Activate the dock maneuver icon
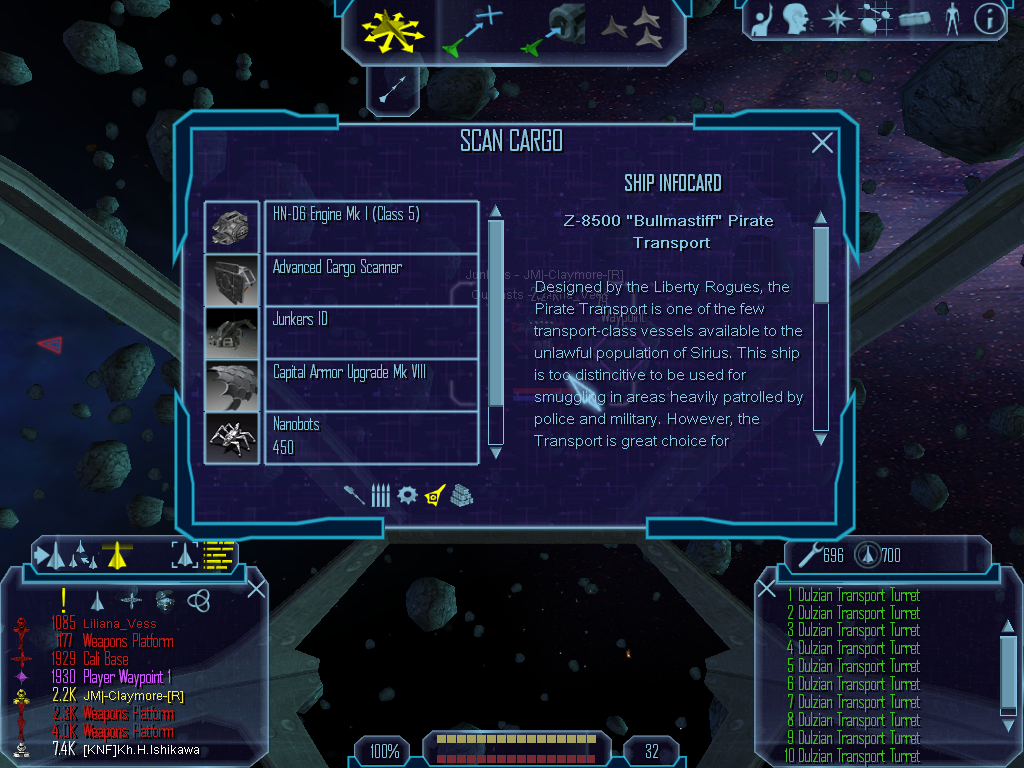The image size is (1024, 768). pyautogui.click(x=553, y=30)
